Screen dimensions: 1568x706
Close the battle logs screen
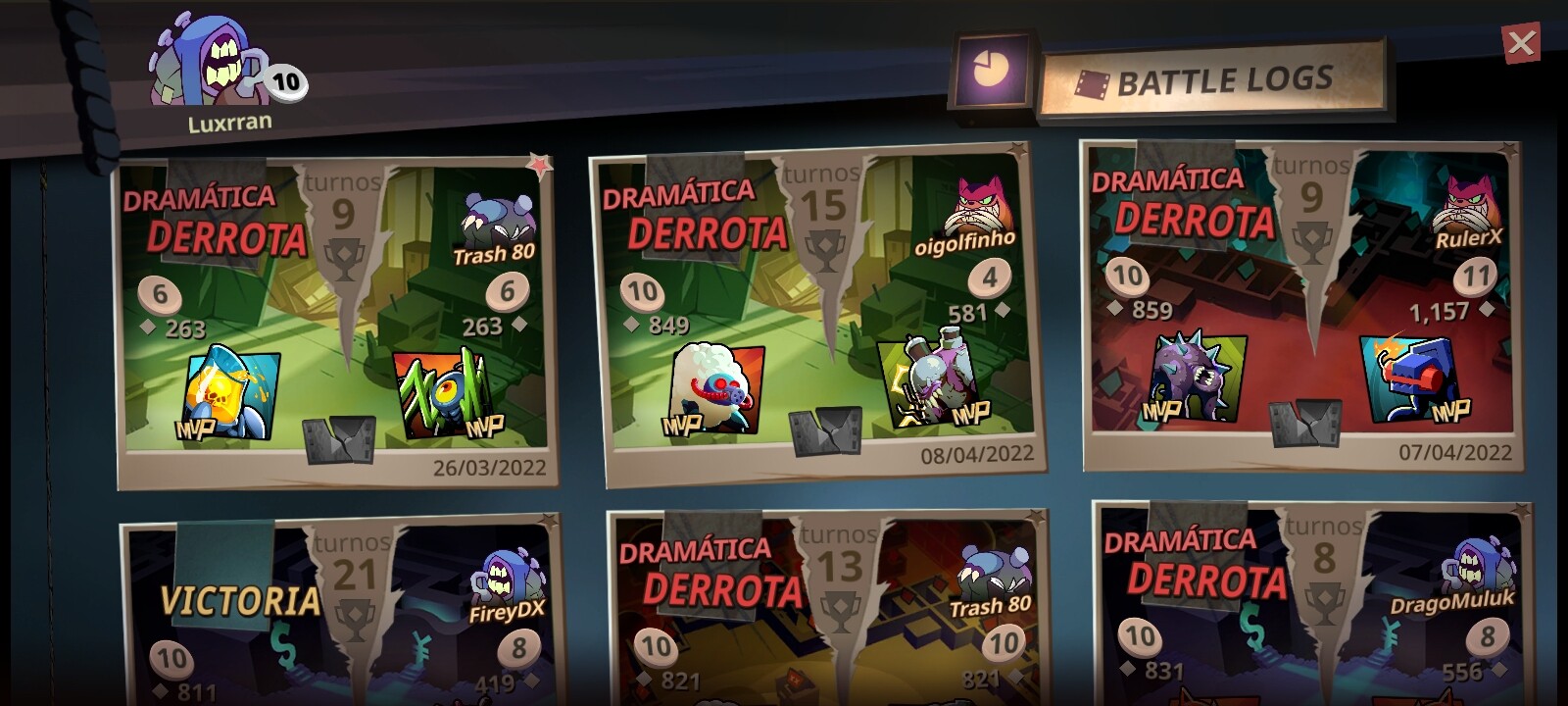coord(1521,43)
